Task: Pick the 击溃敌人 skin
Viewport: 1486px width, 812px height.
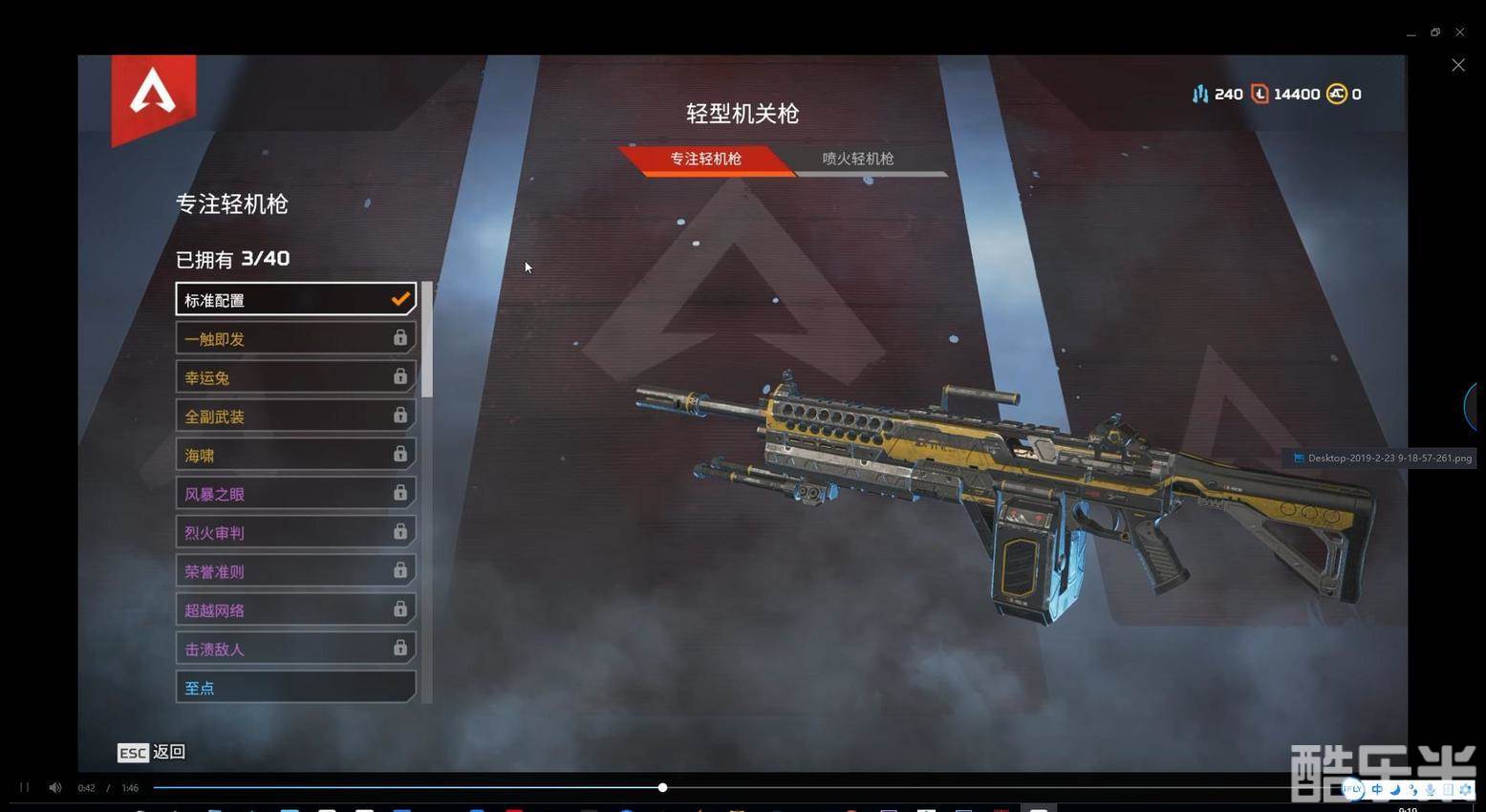Action: pyautogui.click(x=295, y=649)
